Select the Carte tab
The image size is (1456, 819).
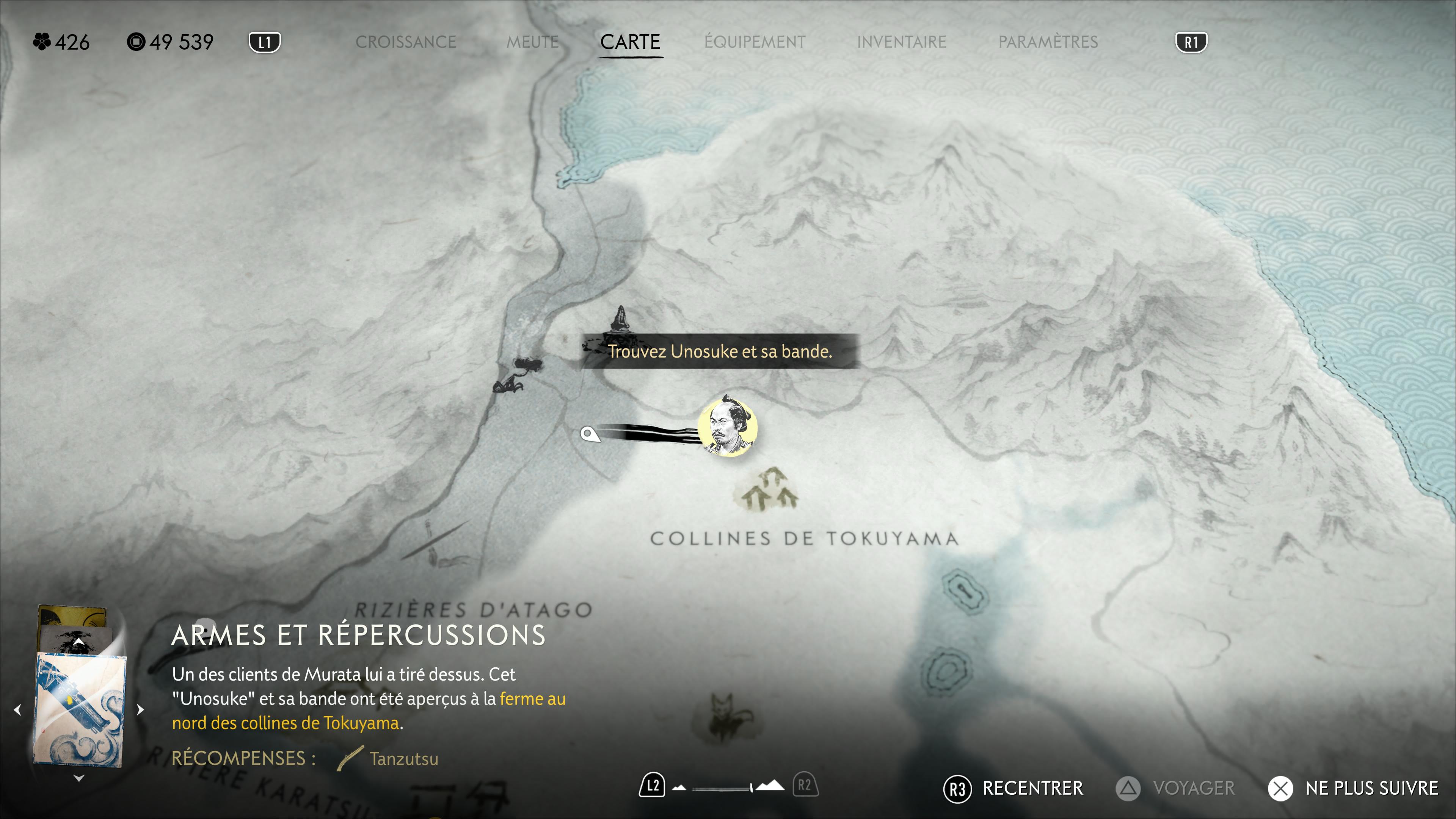pos(630,42)
